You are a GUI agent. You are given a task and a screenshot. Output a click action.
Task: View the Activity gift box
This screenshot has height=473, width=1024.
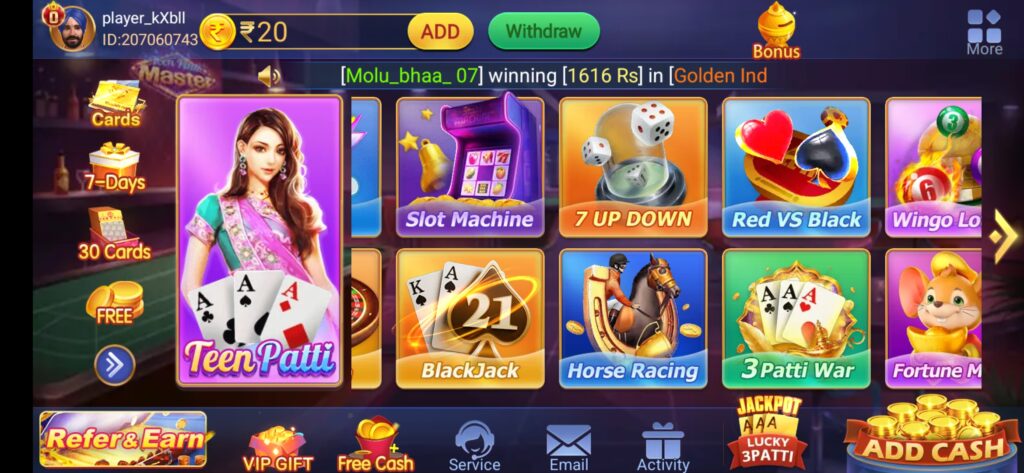click(x=663, y=446)
